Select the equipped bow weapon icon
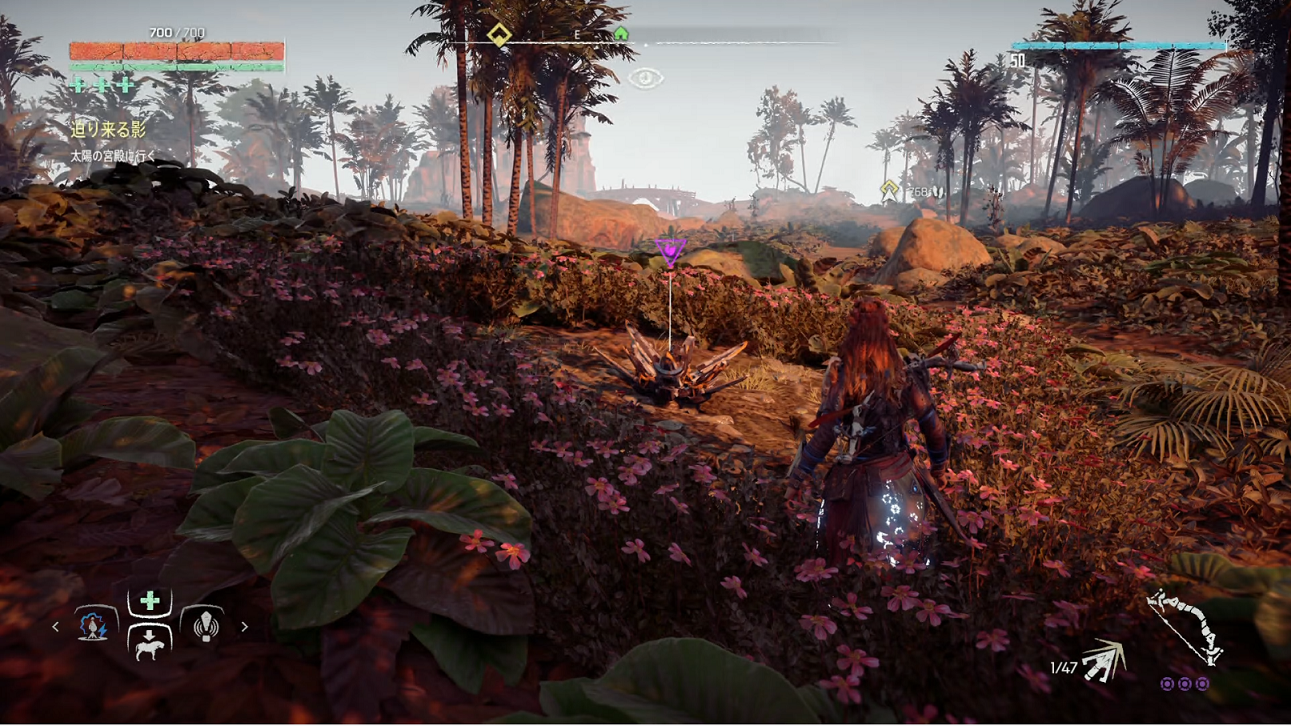This screenshot has height=726, width=1291. tap(1185, 627)
